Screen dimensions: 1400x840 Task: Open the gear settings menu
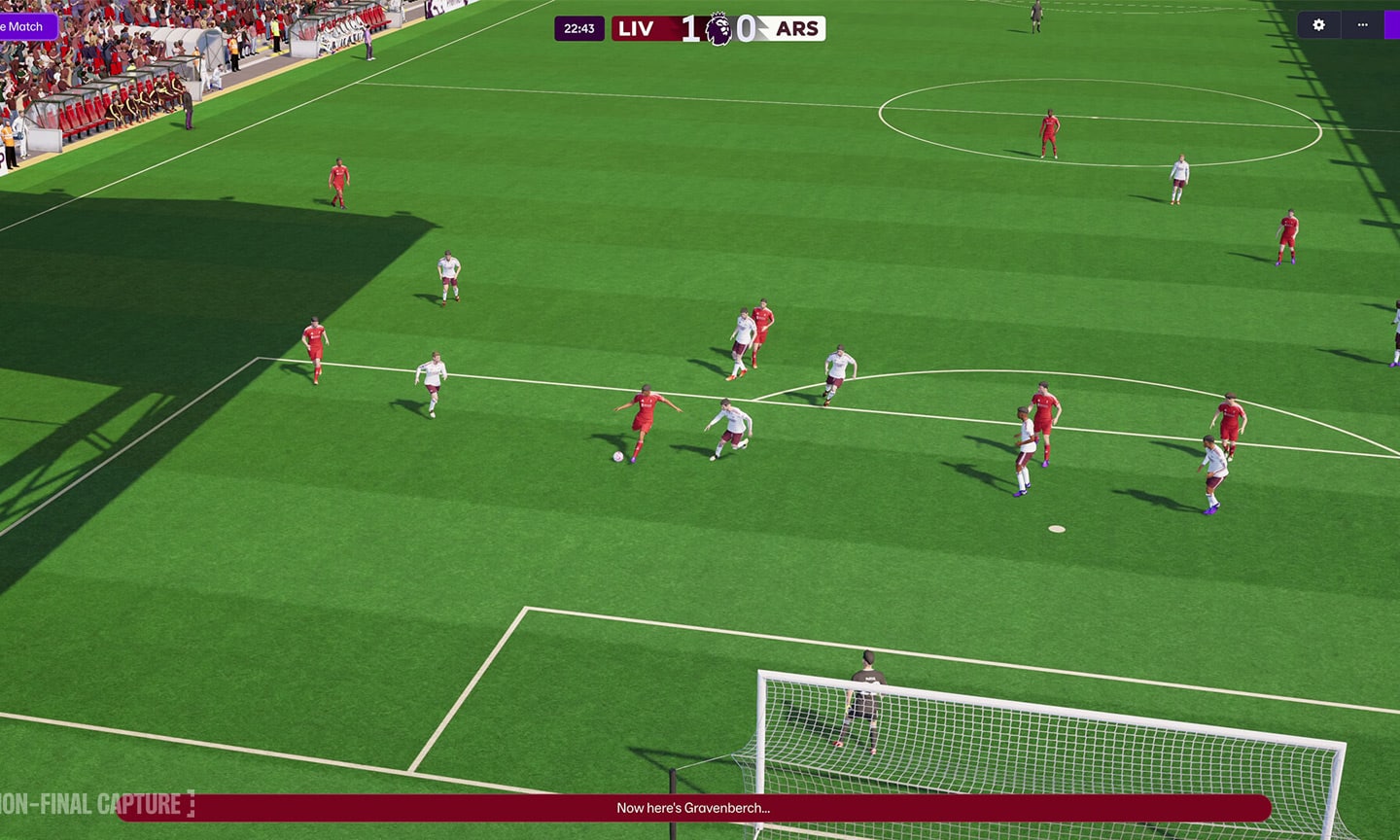(1318, 25)
